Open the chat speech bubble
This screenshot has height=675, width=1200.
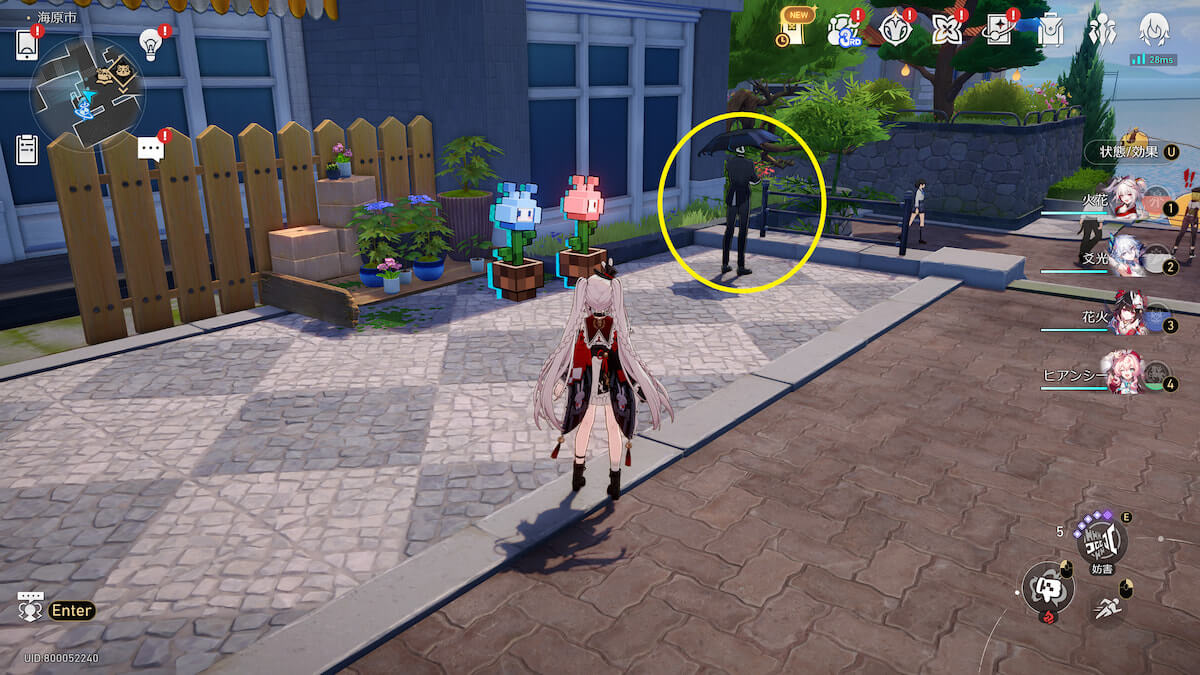[151, 150]
